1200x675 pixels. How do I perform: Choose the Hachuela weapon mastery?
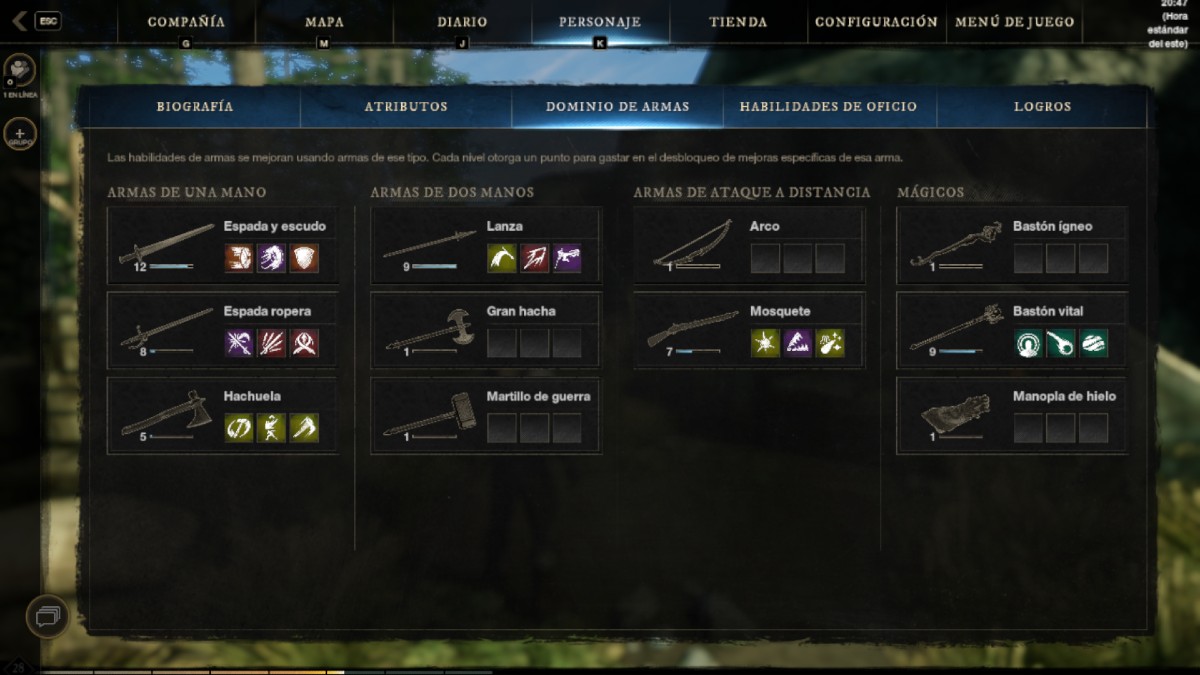click(222, 416)
